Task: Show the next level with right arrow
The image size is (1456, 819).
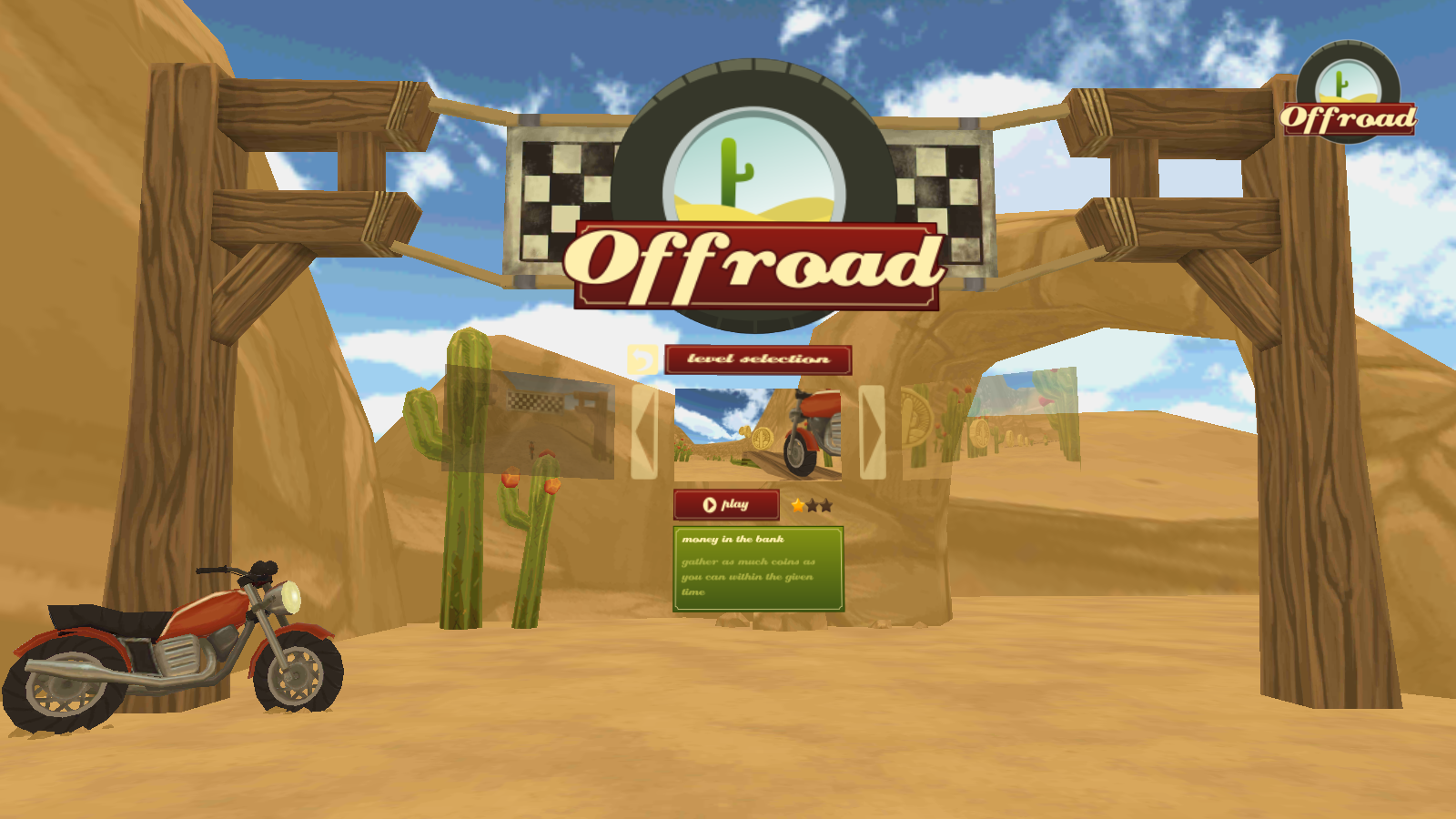Action: tap(872, 431)
